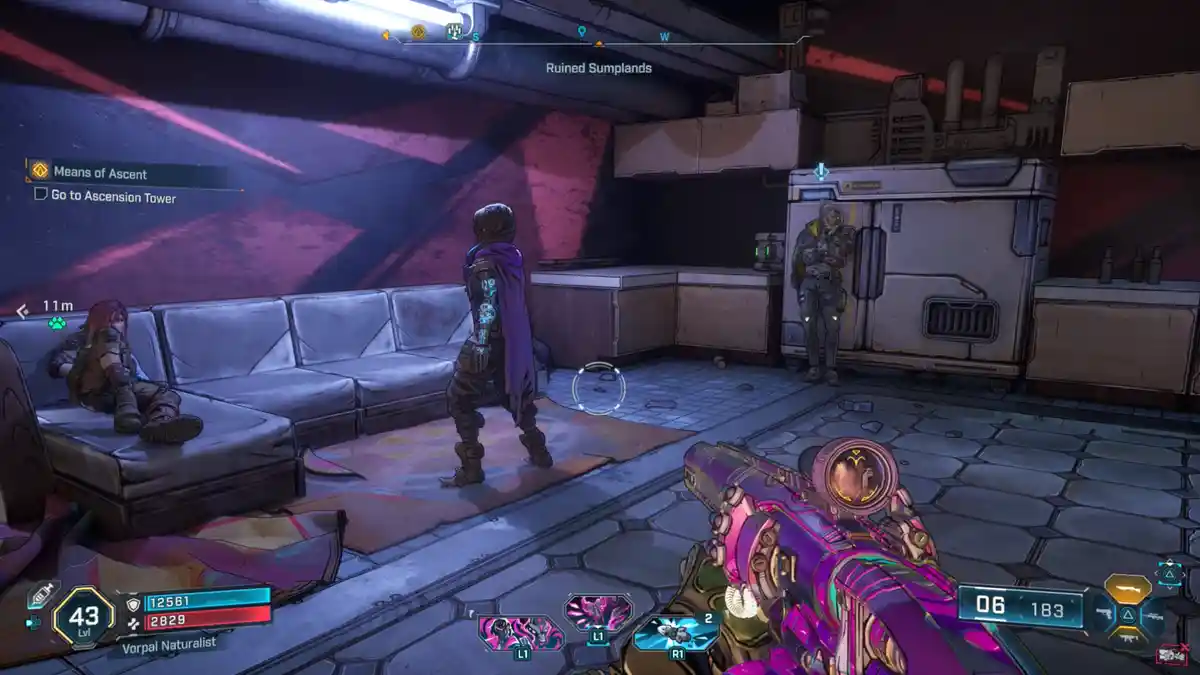Screen dimensions: 1200x675
Task: Tick the Go to Ascension Tower objective checkbox
Action: pyautogui.click(x=41, y=194)
